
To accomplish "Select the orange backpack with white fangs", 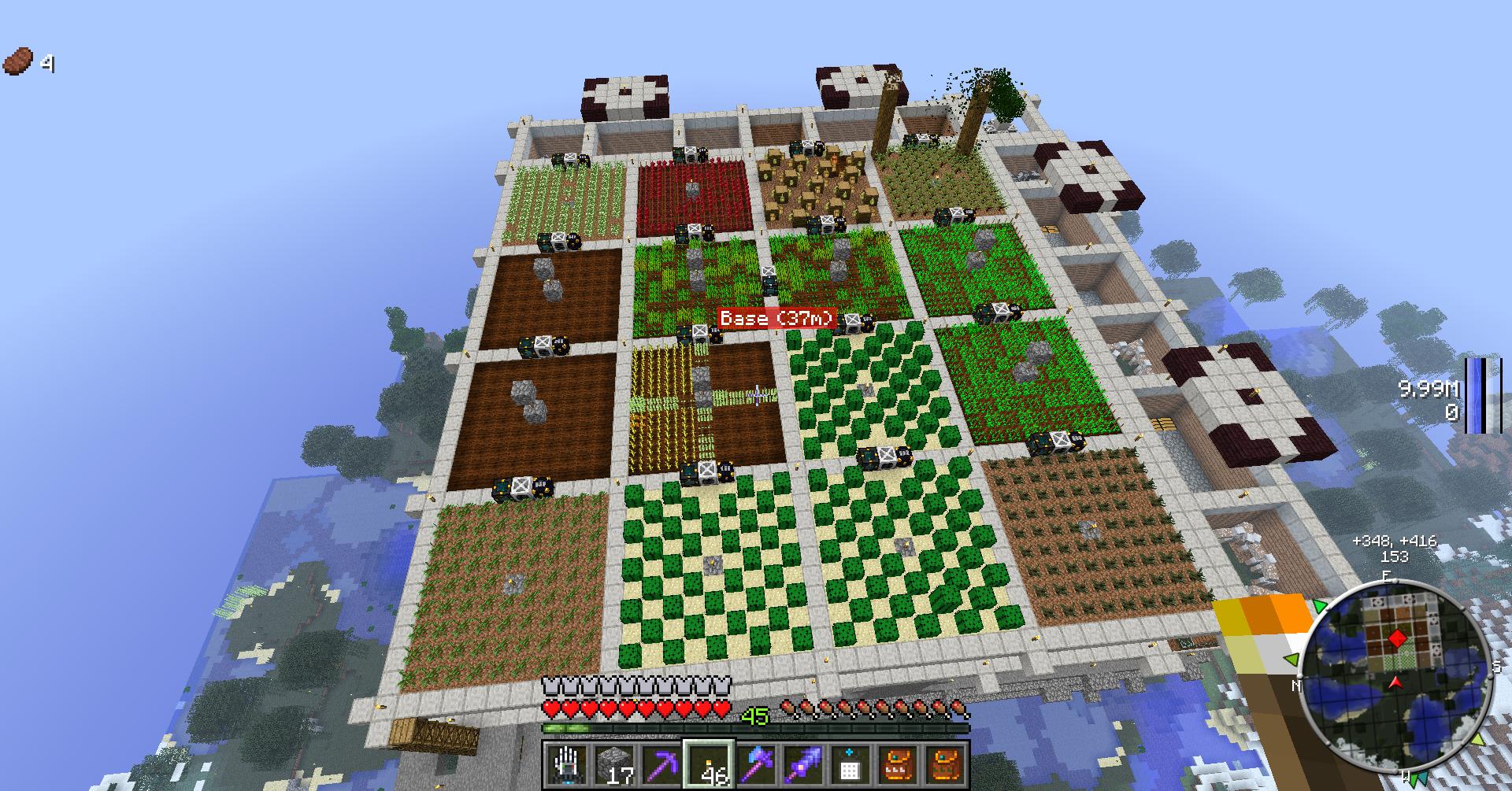I will (x=897, y=765).
